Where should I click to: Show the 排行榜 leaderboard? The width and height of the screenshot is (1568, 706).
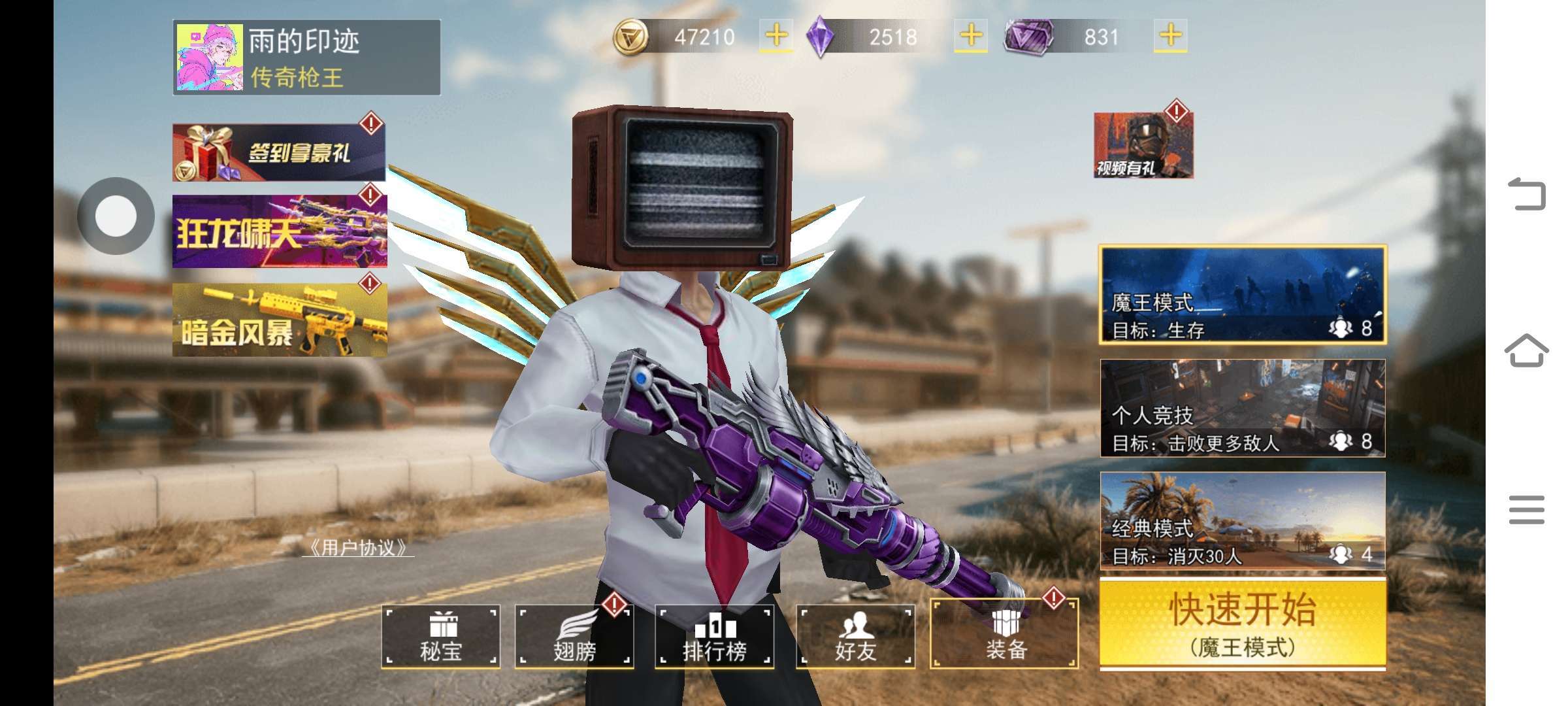click(x=714, y=637)
